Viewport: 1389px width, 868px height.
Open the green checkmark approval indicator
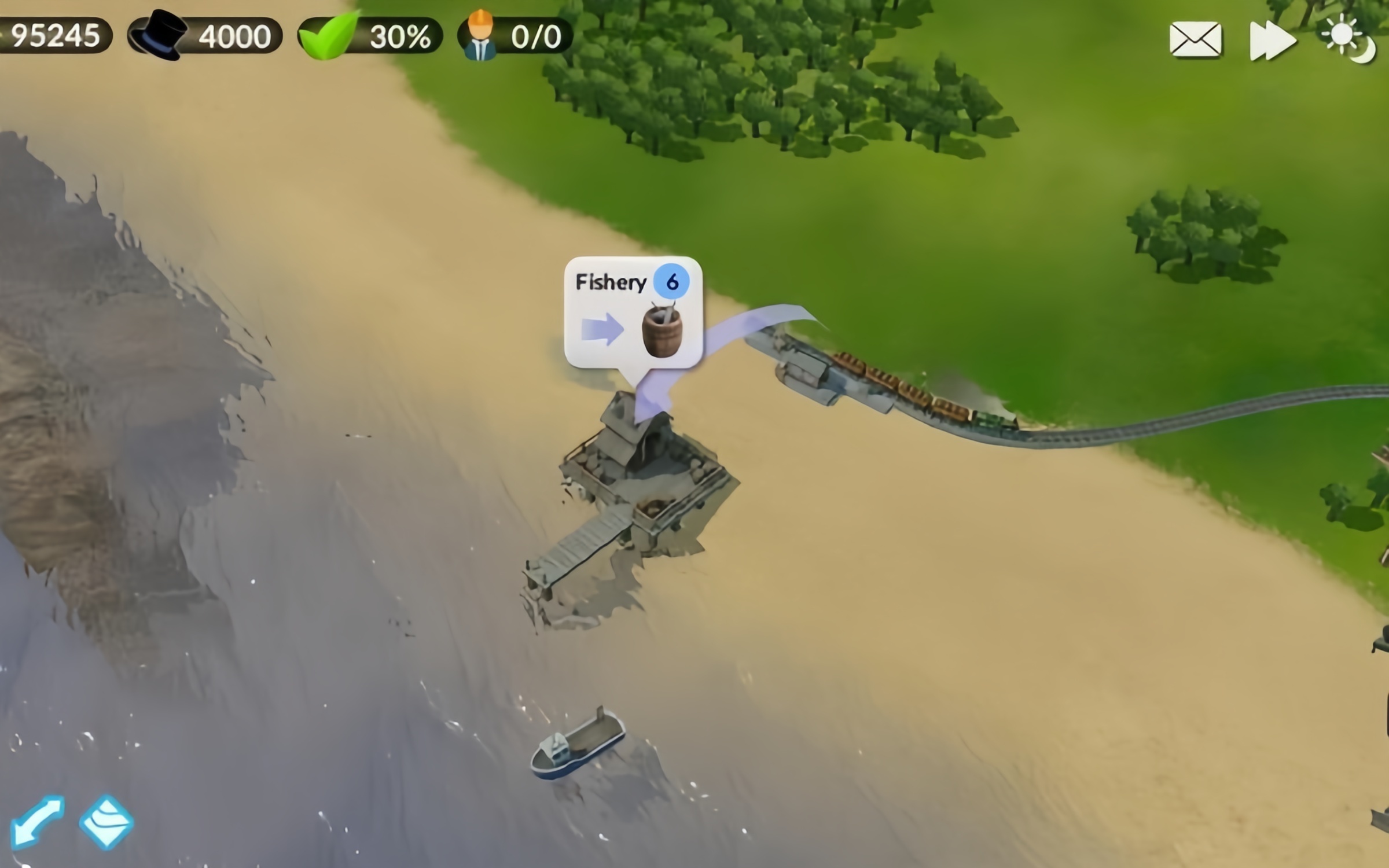click(x=370, y=36)
